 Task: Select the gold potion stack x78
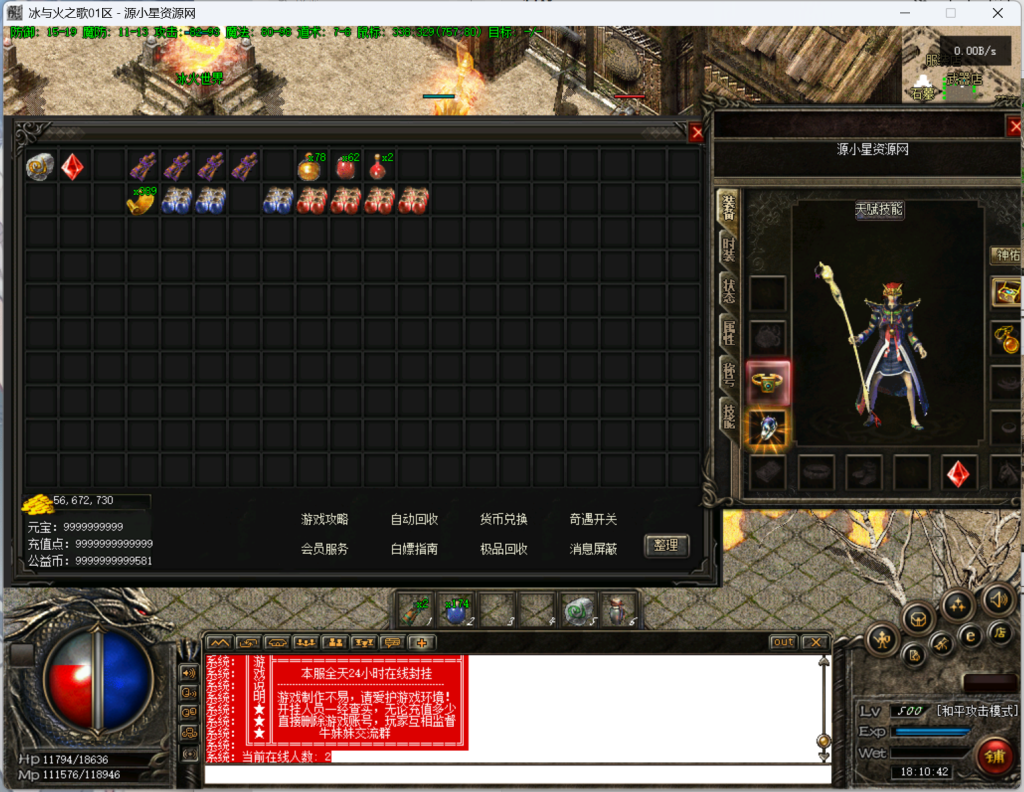pos(310,166)
